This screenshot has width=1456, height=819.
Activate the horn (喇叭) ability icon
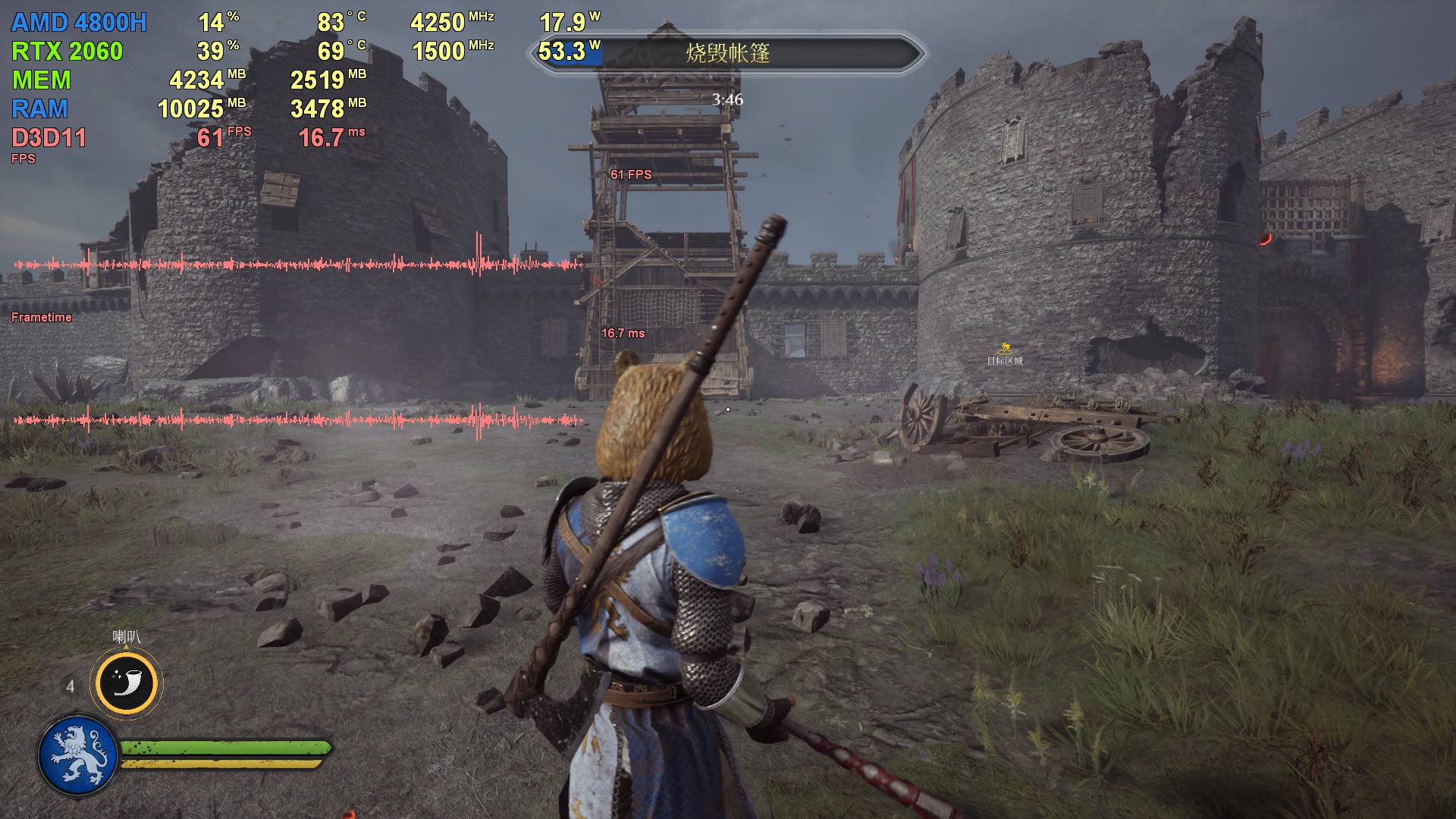(x=127, y=683)
